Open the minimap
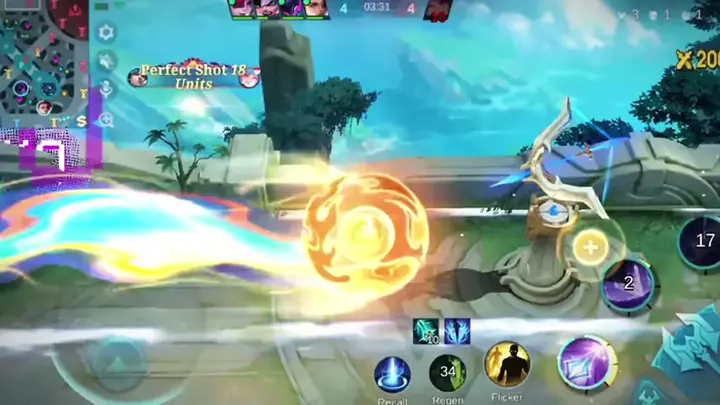Viewport: 720px width, 405px height. pos(45,60)
